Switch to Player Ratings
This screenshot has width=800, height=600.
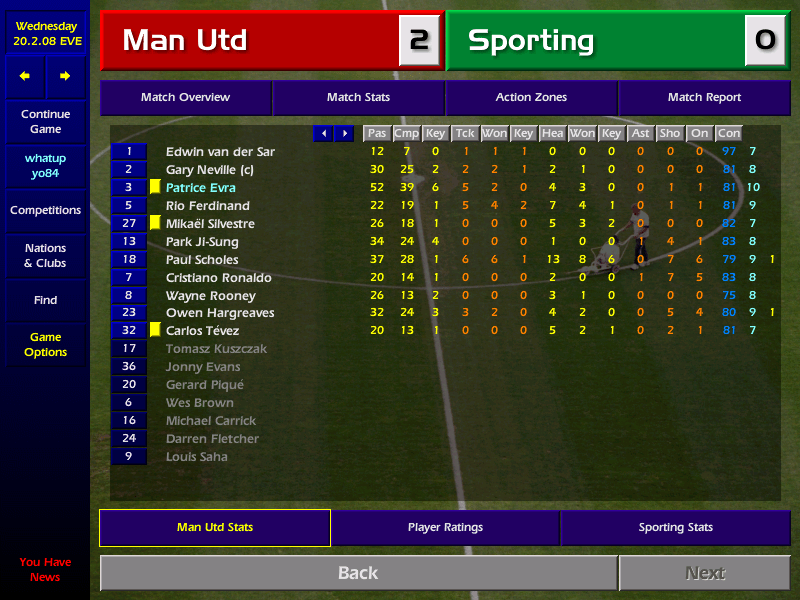pyautogui.click(x=445, y=527)
